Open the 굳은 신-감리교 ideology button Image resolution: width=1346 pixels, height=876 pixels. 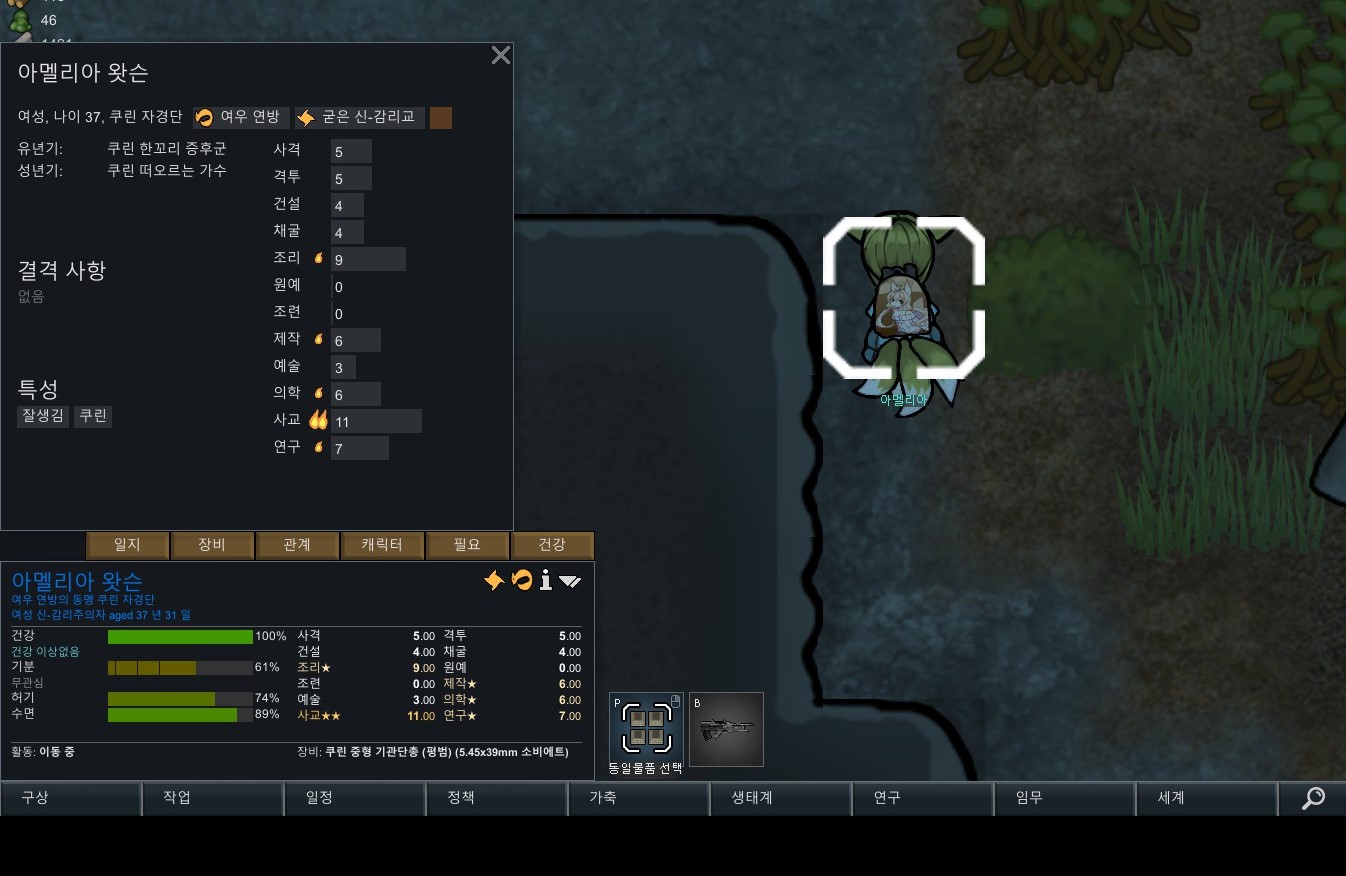point(360,118)
